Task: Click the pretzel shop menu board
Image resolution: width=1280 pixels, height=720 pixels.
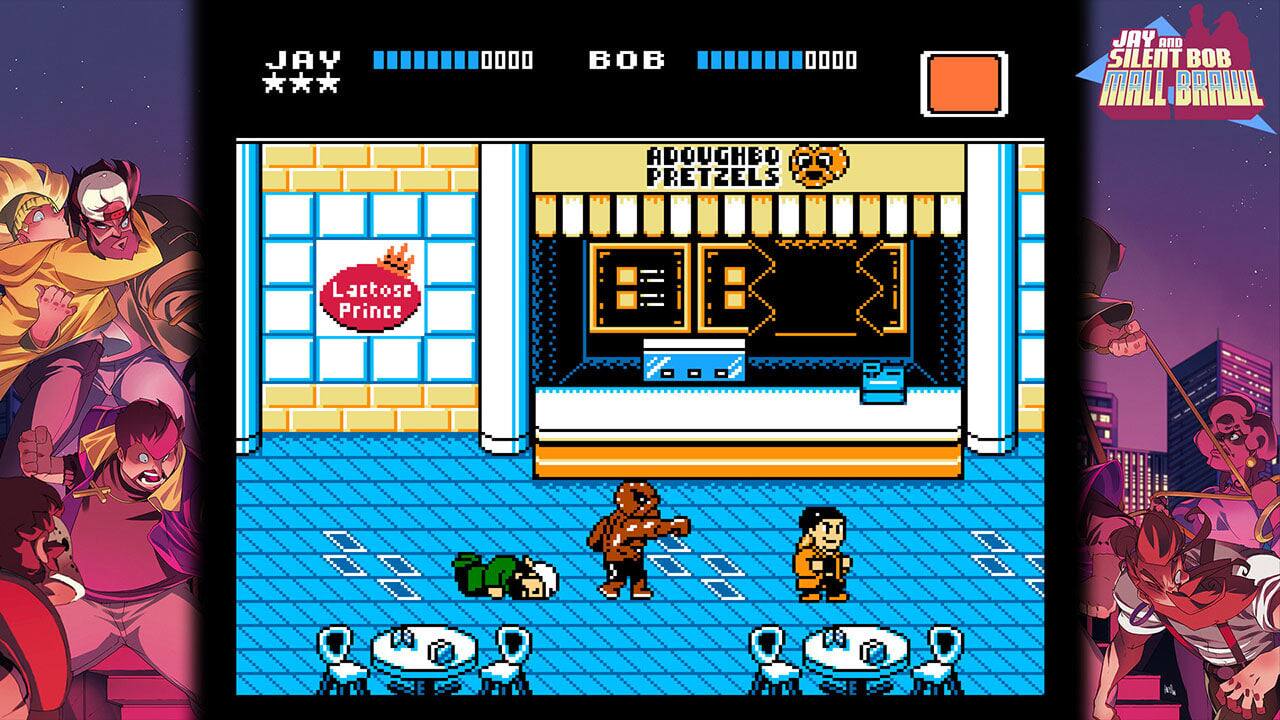Action: click(x=640, y=285)
